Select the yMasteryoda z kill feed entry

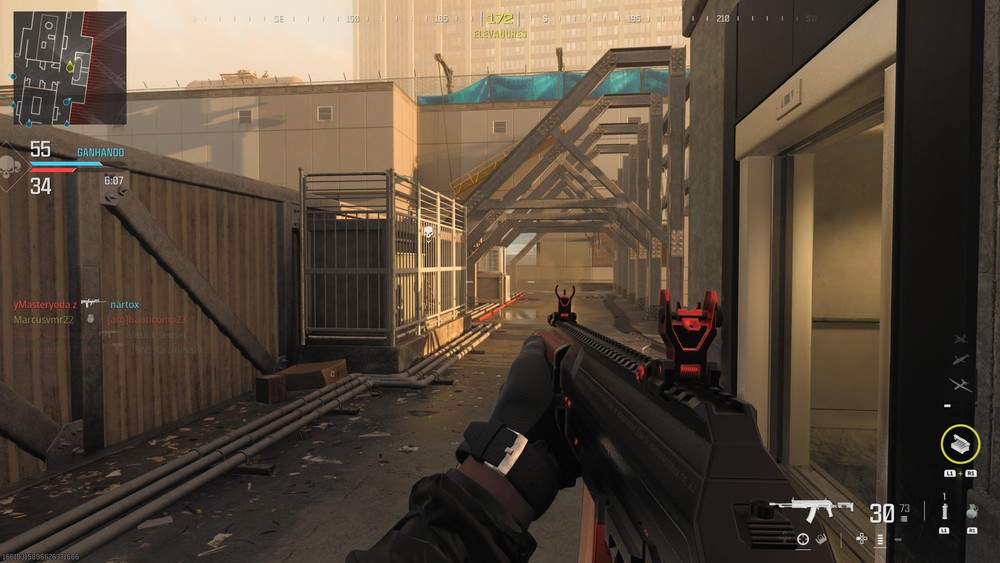(x=44, y=303)
